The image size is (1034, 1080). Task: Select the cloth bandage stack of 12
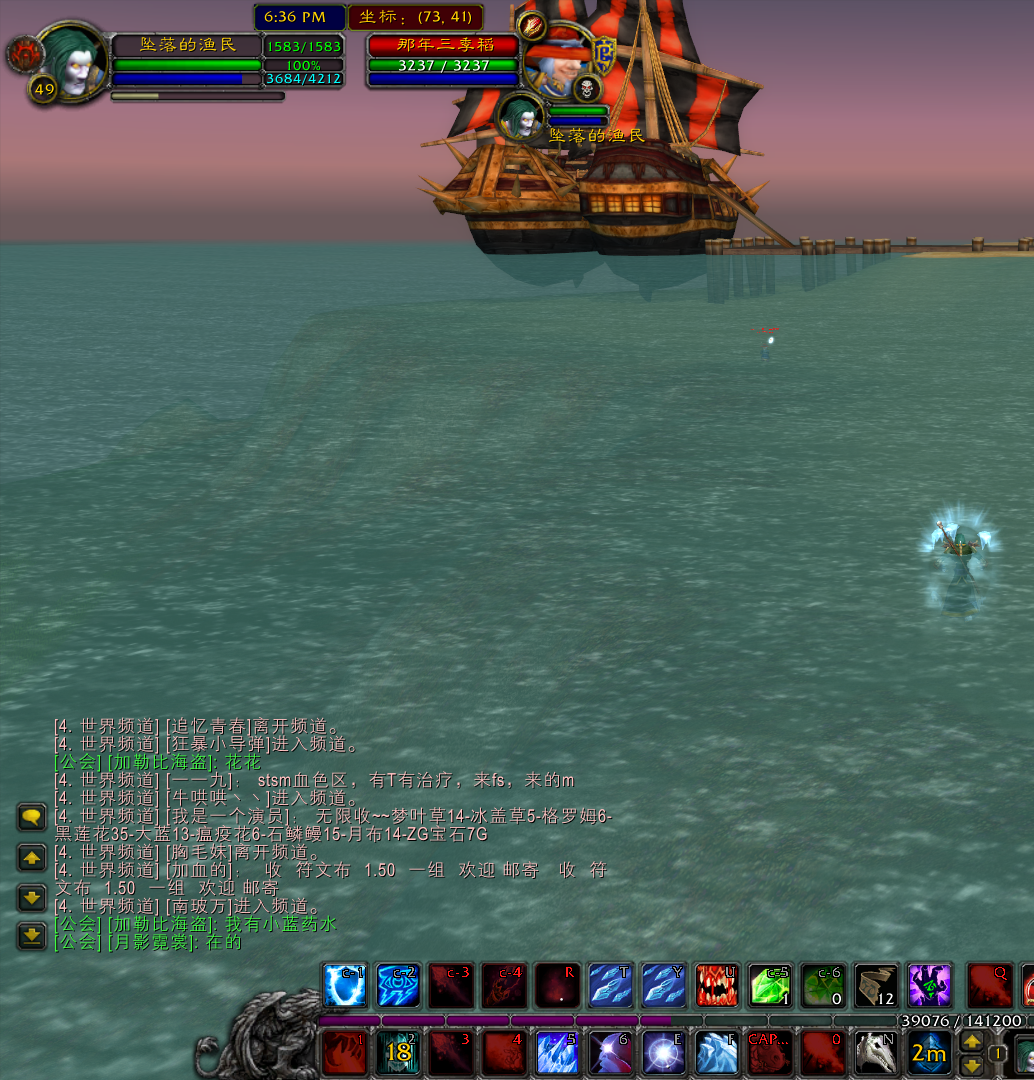click(x=877, y=986)
